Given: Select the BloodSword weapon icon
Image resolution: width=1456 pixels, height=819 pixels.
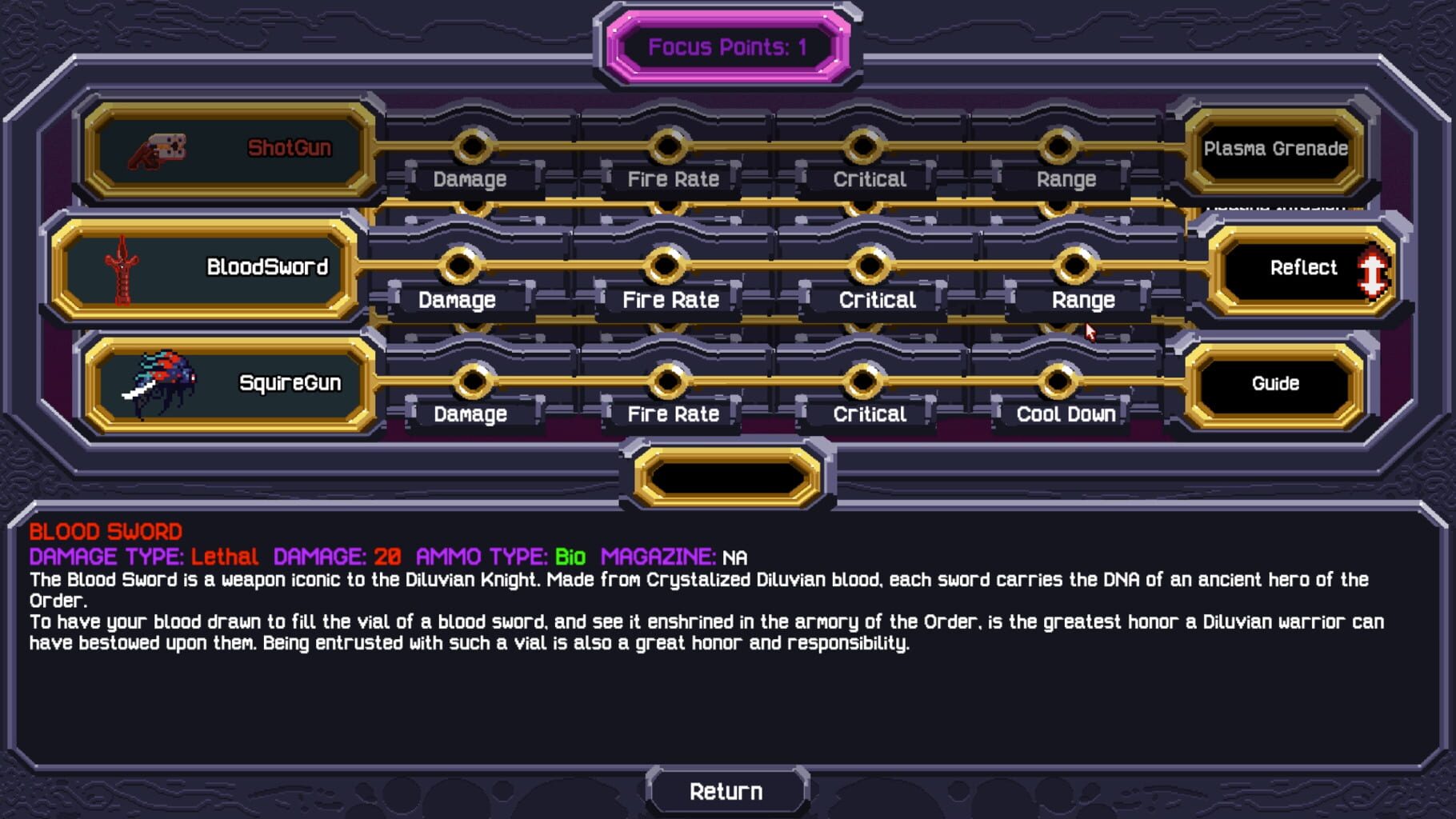Looking at the screenshot, I should tap(120, 269).
